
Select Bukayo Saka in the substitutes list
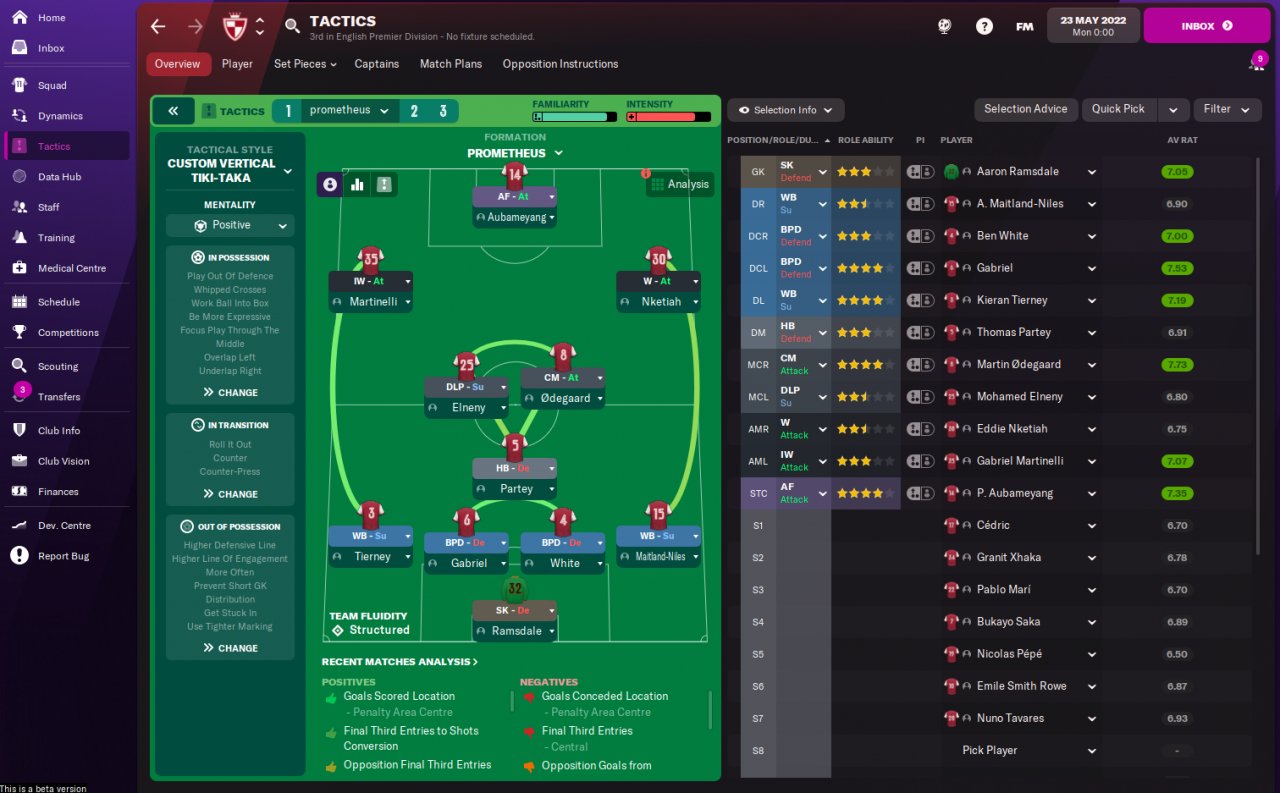point(1008,622)
